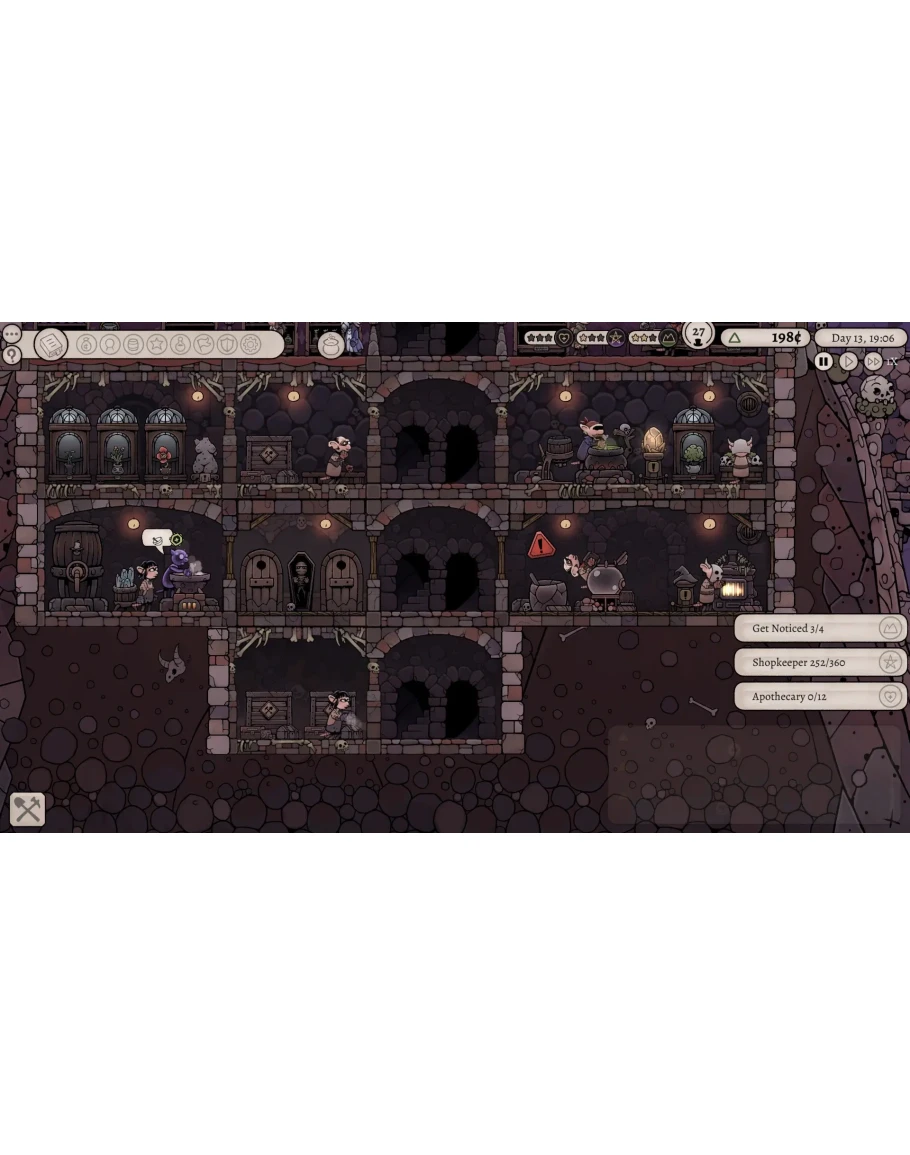Select the star toolbar icon
This screenshot has height=1155, width=910.
[157, 344]
